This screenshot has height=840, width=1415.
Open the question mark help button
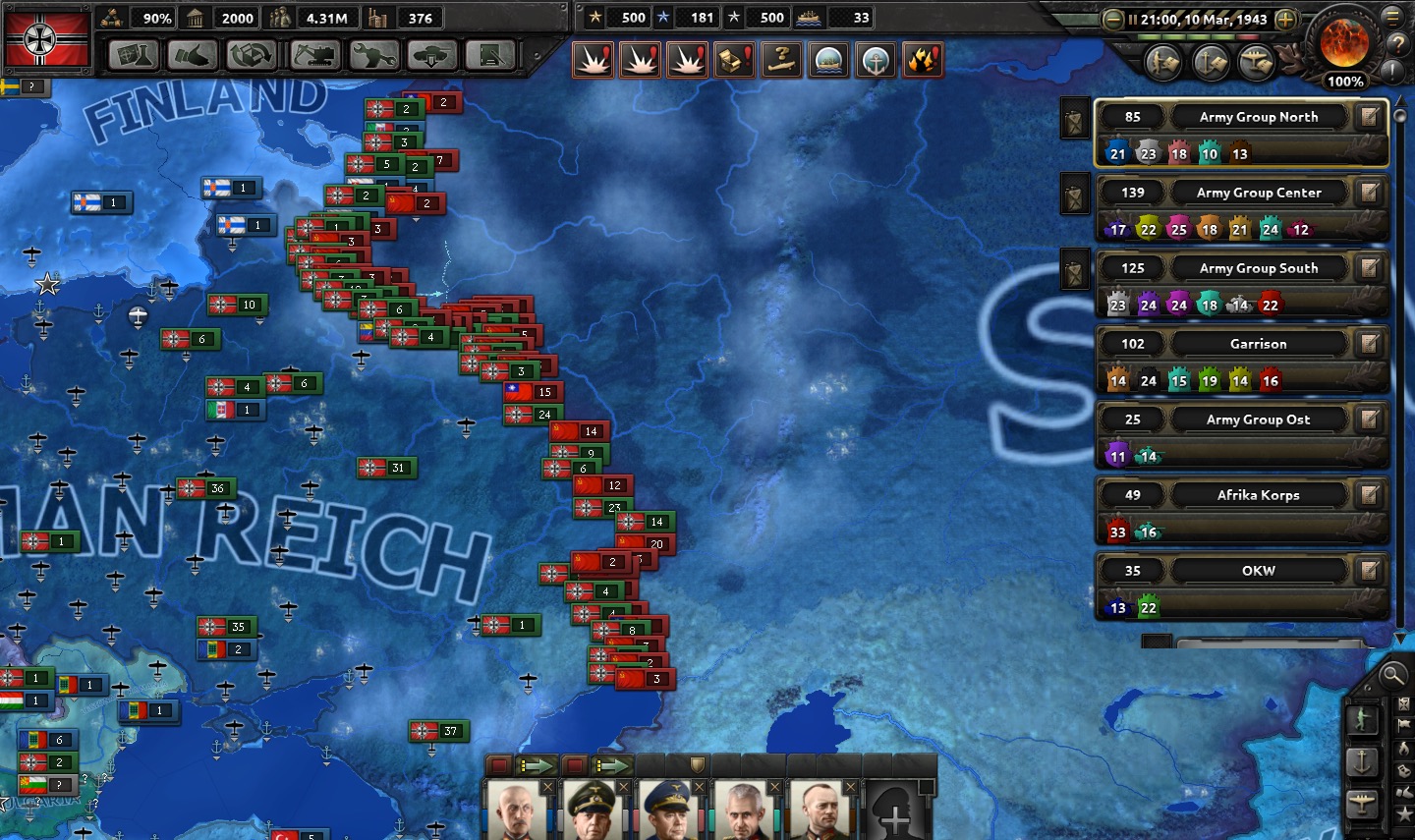click(x=1396, y=44)
